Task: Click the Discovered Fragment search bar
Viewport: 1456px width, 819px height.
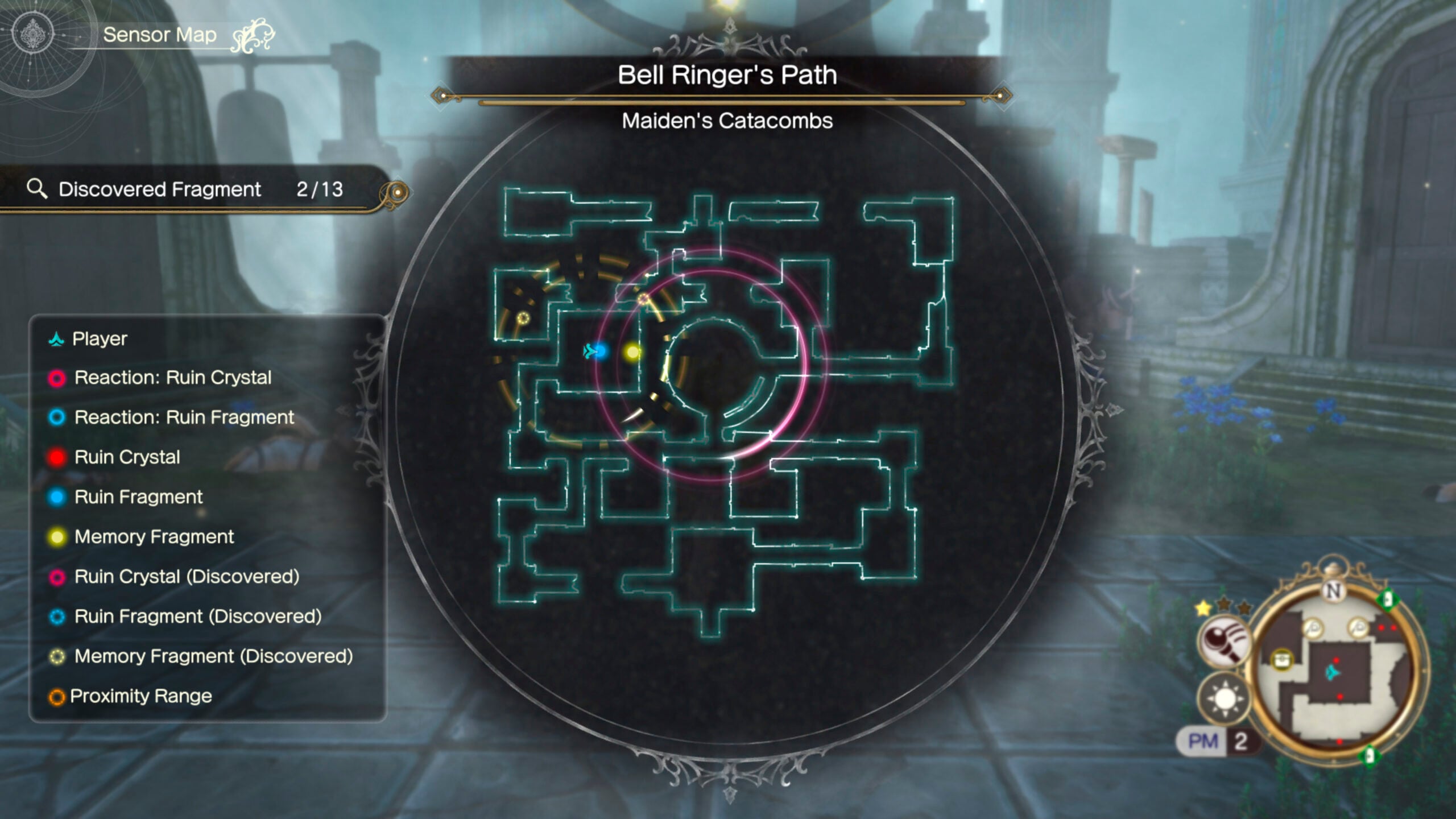Action: [x=188, y=189]
